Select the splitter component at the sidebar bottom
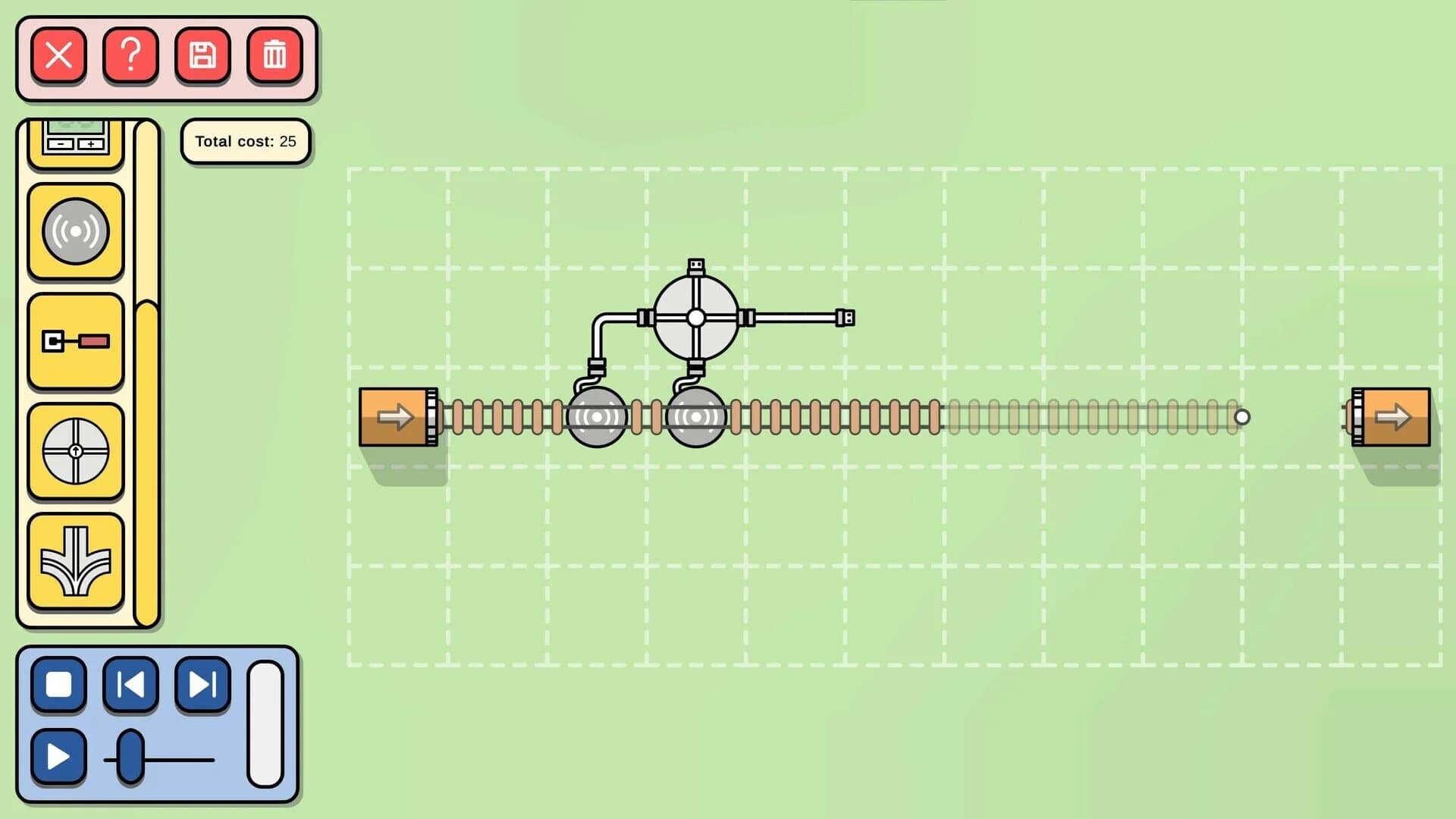Image resolution: width=1456 pixels, height=819 pixels. (x=75, y=559)
